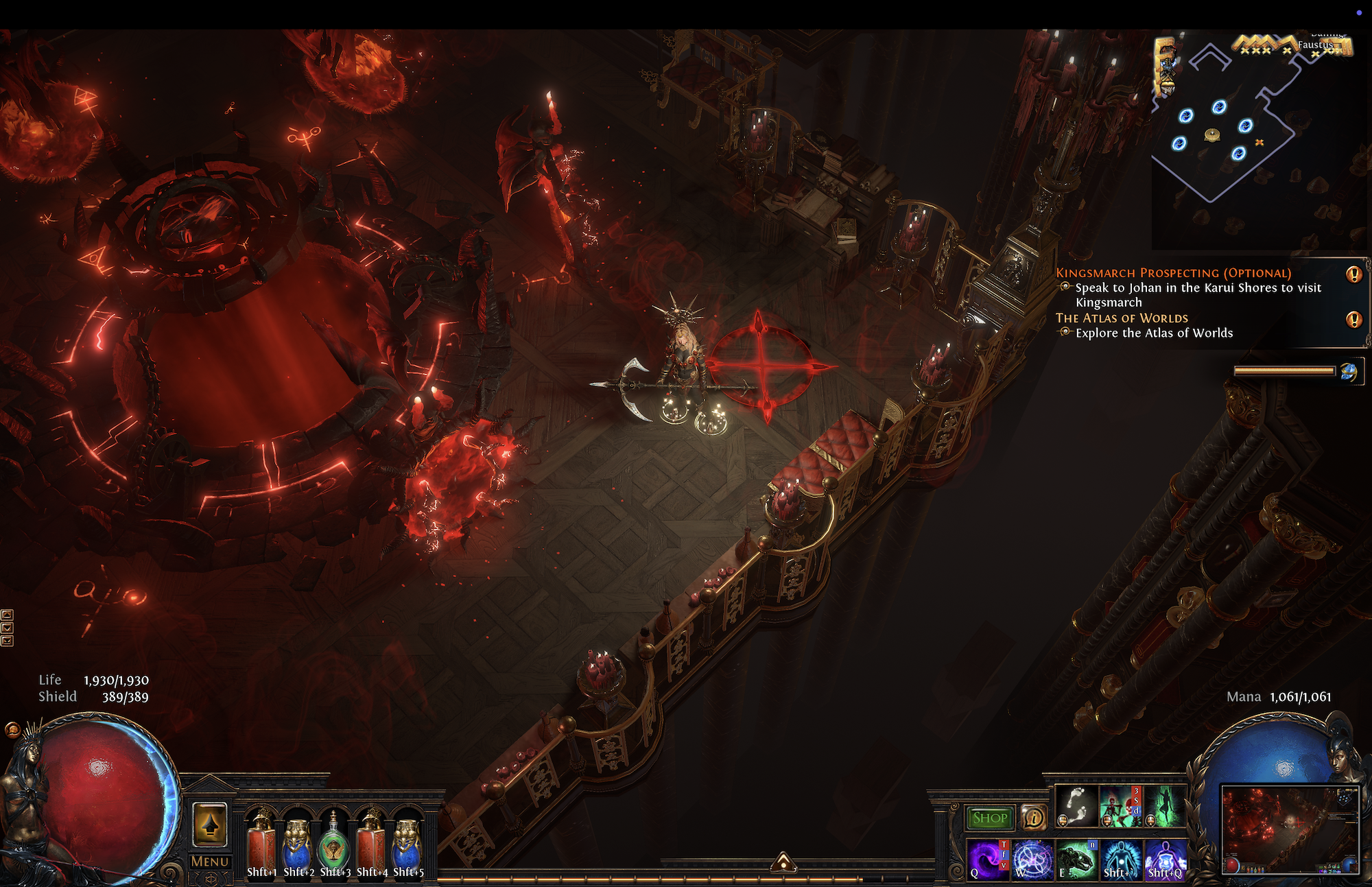Cast the arcane circle skill on W
The image size is (1372, 887).
tap(1032, 859)
